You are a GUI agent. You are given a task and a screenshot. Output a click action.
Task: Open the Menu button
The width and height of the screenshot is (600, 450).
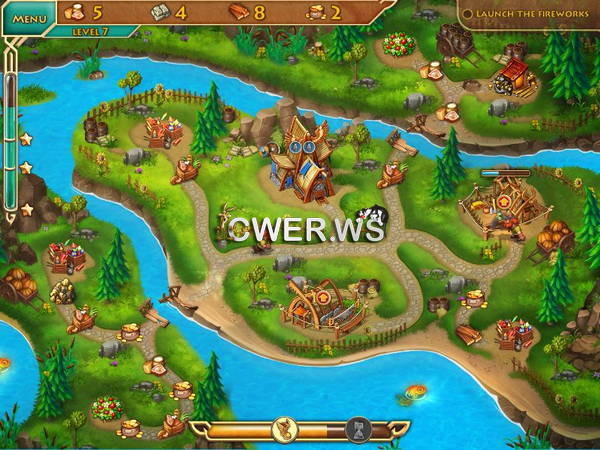pyautogui.click(x=29, y=17)
